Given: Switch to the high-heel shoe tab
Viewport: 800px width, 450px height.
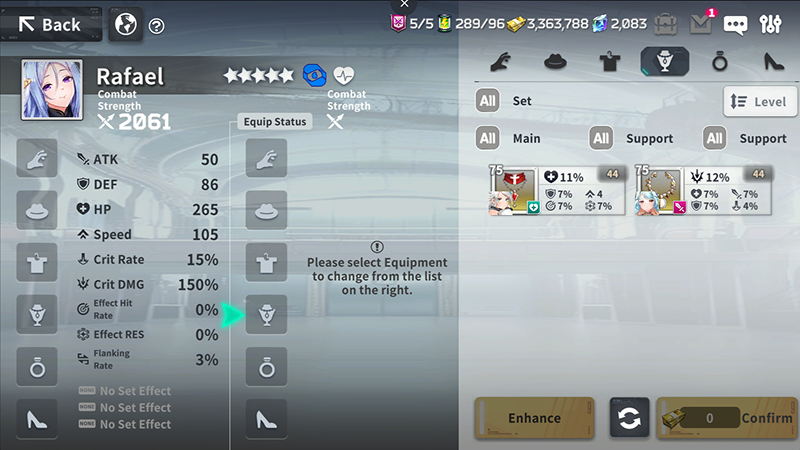Looking at the screenshot, I should coord(773,61).
